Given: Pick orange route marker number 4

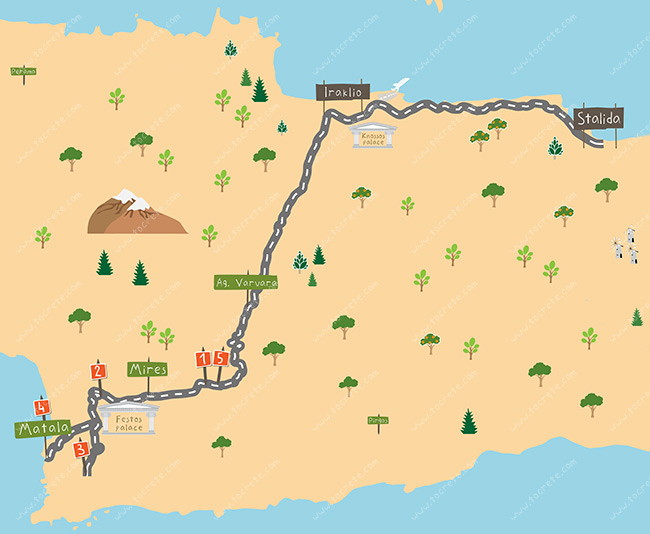Looking at the screenshot, I should click(41, 407).
